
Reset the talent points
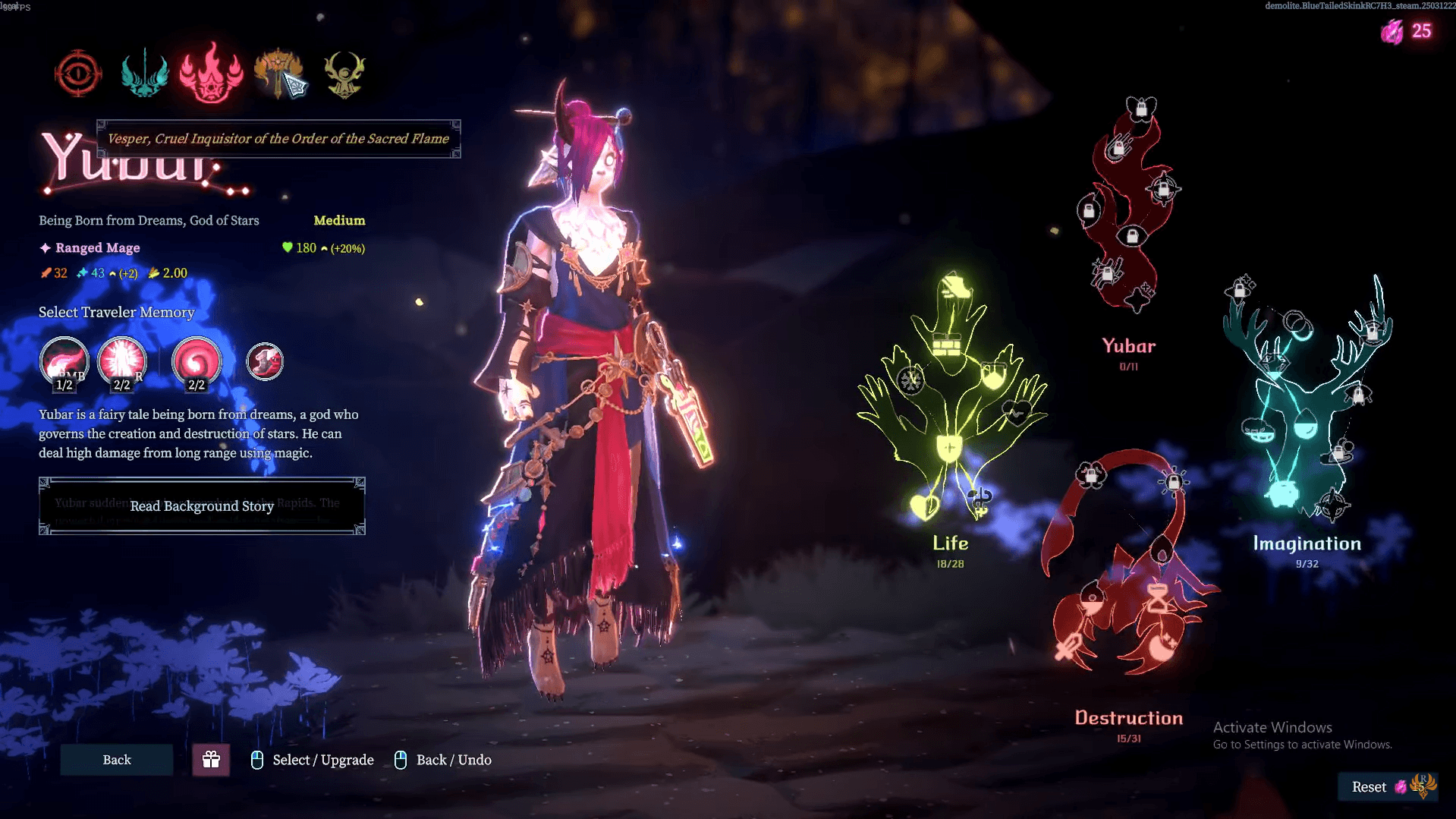(1369, 787)
